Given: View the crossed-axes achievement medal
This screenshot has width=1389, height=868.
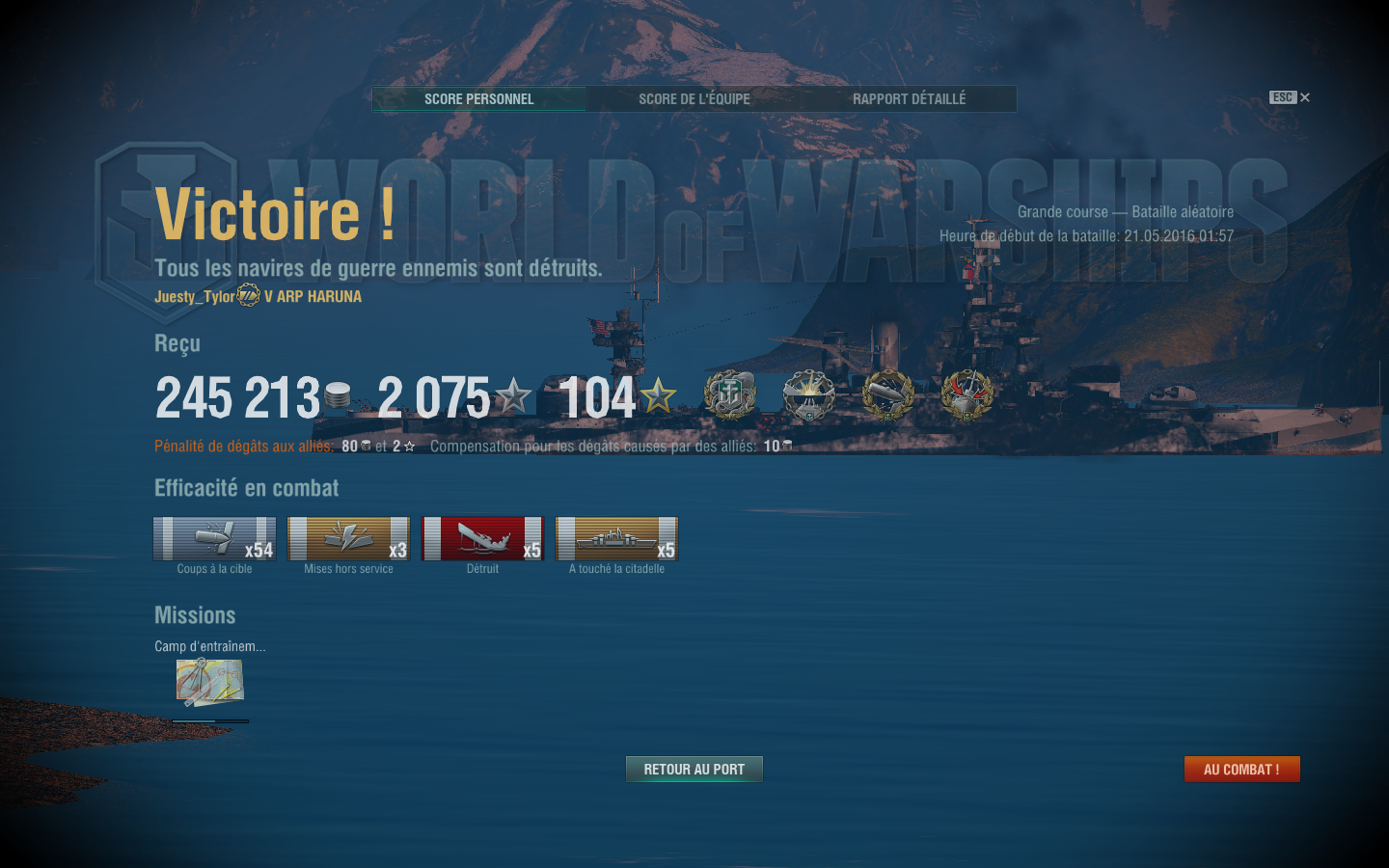Looking at the screenshot, I should click(967, 395).
